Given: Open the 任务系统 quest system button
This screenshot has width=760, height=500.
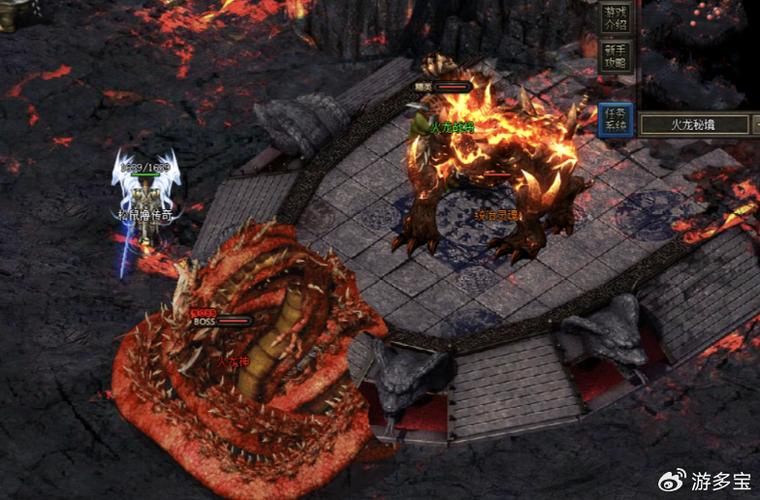Looking at the screenshot, I should [615, 120].
